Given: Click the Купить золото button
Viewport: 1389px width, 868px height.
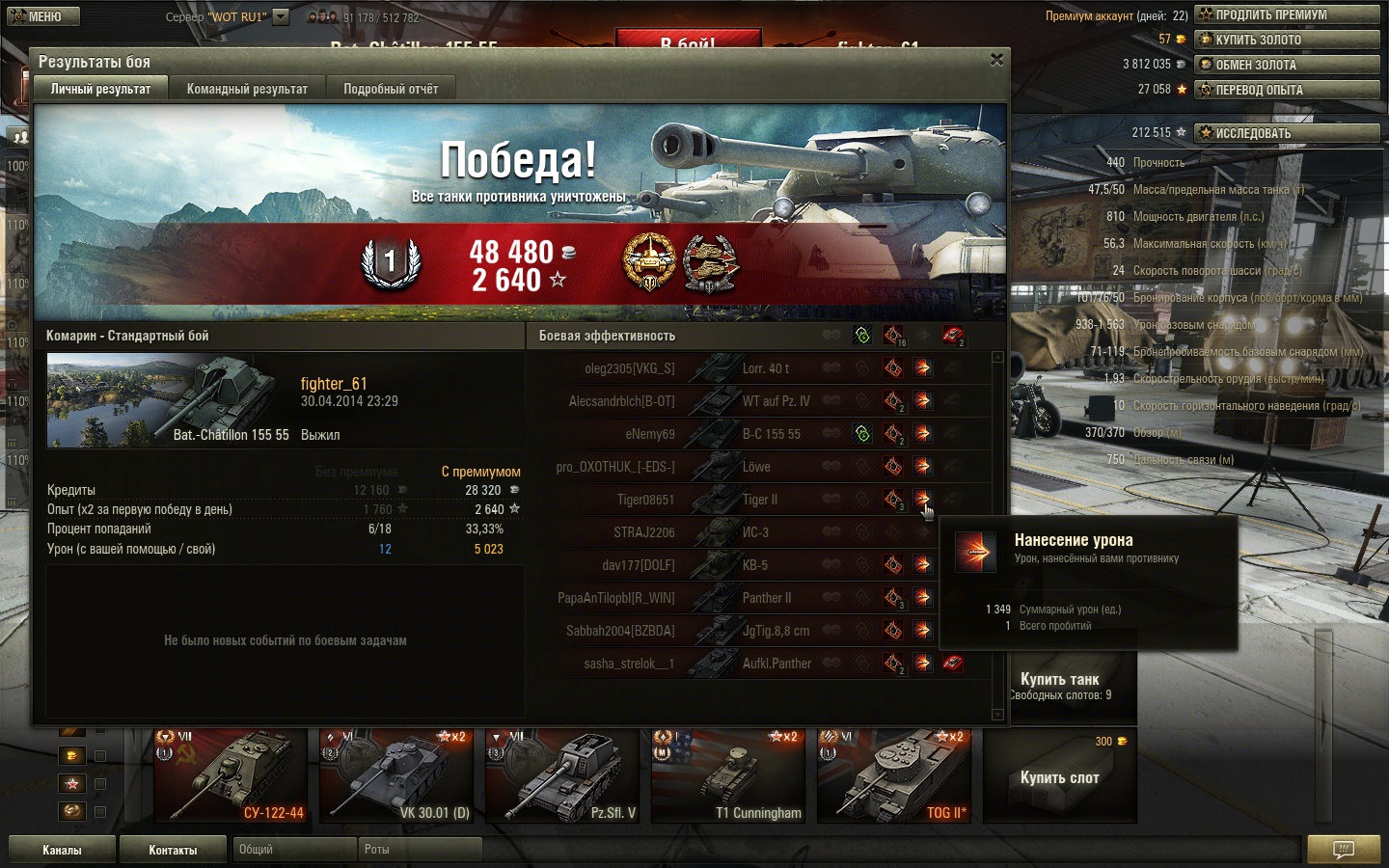Looking at the screenshot, I should (1287, 40).
